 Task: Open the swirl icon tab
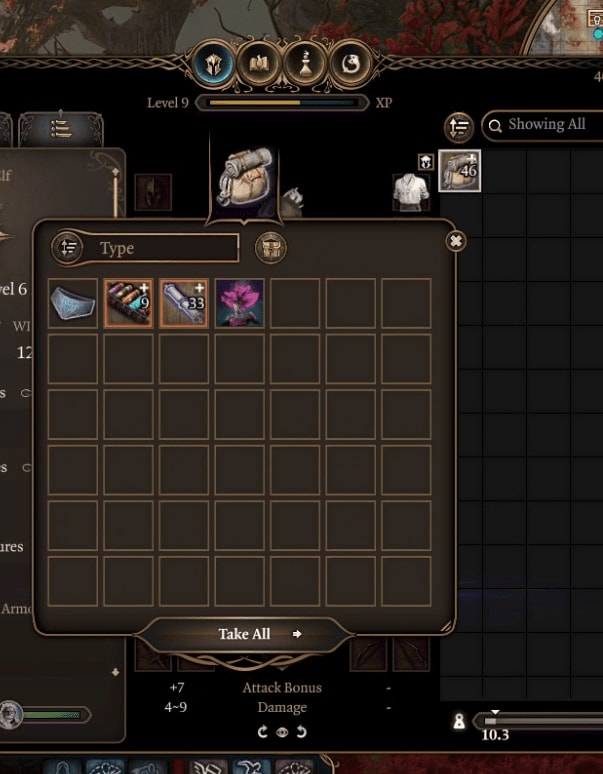350,64
